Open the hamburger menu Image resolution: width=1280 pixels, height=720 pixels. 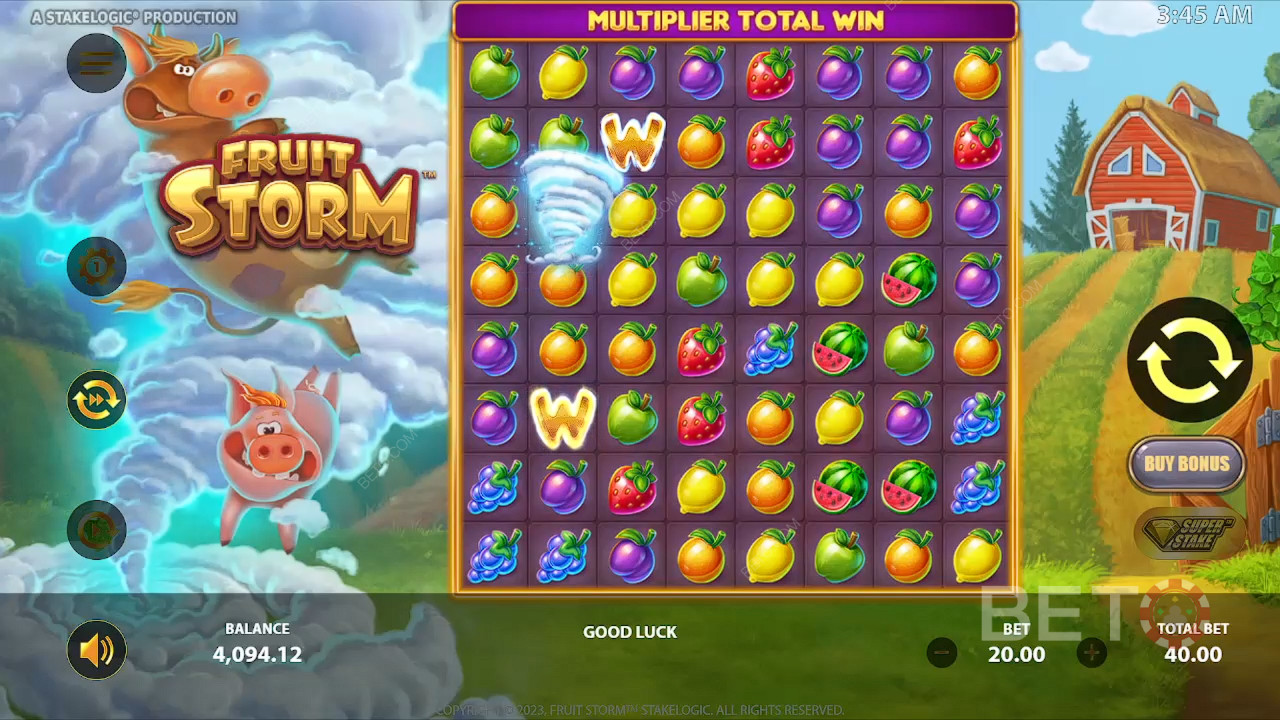point(96,63)
